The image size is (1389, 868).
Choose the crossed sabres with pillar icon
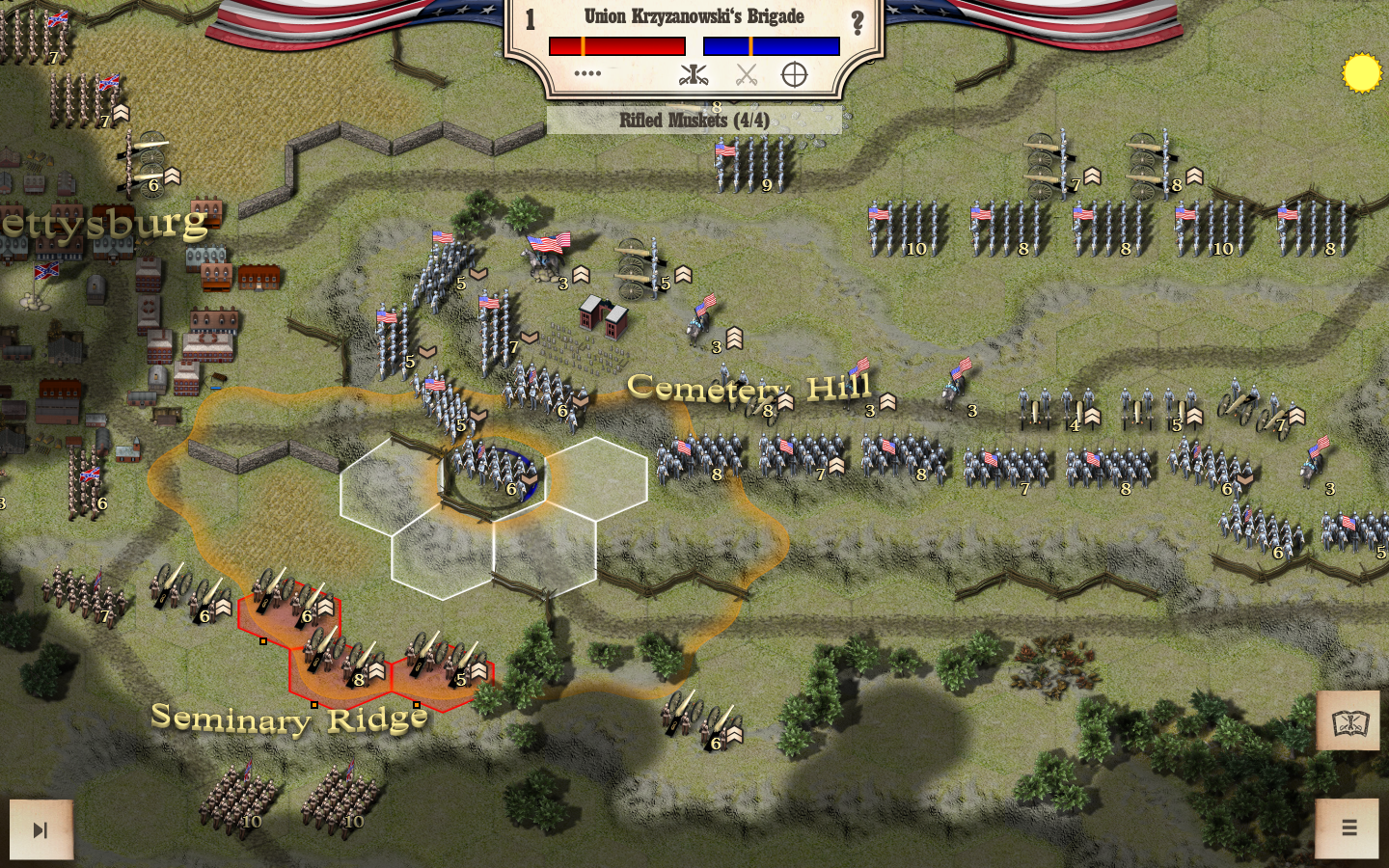(694, 74)
